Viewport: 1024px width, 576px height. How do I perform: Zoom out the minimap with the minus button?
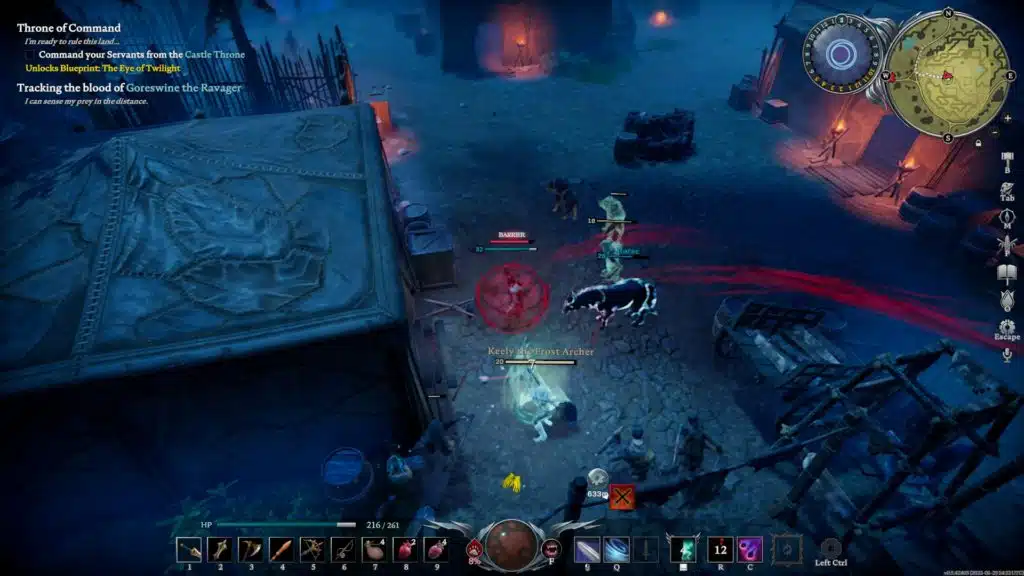pos(995,131)
